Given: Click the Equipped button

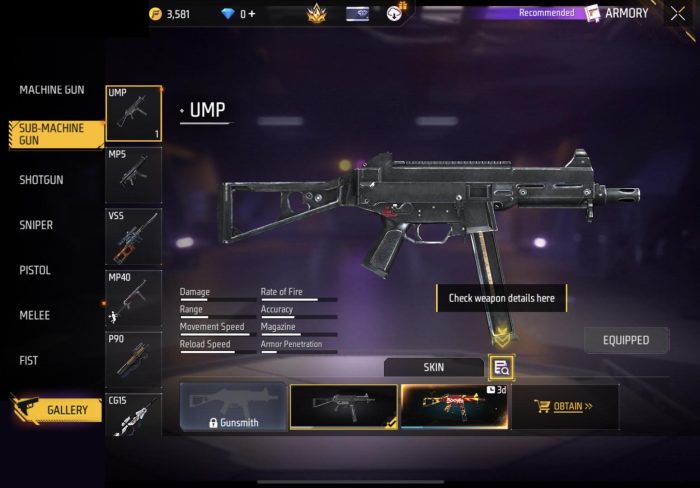Looking at the screenshot, I should click(x=626, y=340).
